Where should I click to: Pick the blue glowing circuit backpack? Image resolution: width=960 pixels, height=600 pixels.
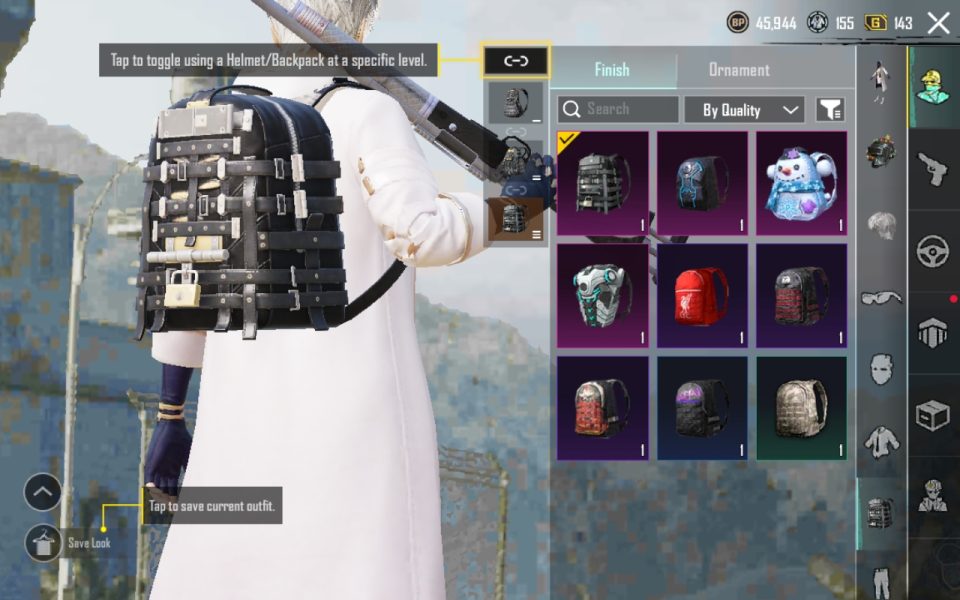point(701,183)
